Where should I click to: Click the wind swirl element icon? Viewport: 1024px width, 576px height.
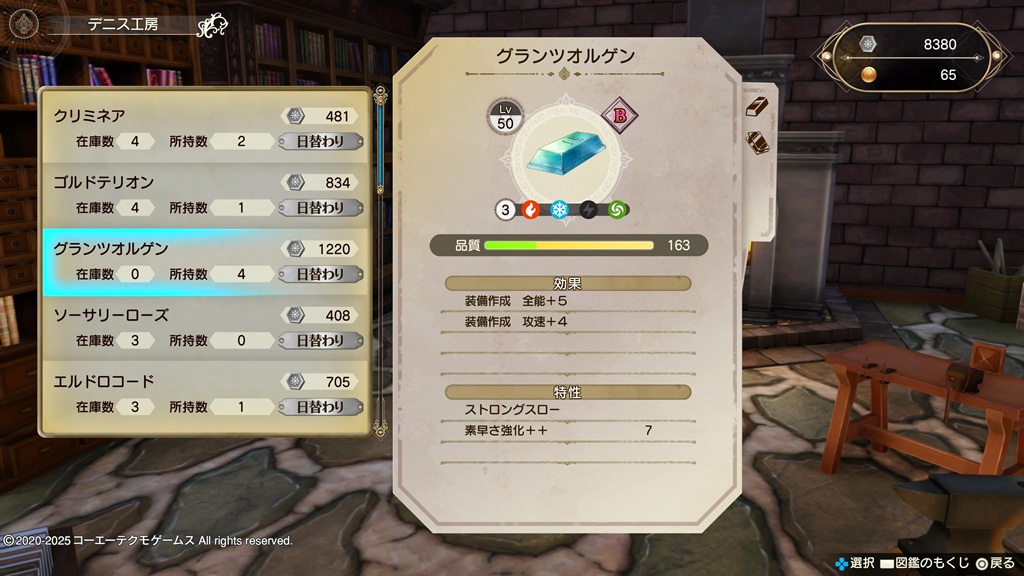(x=619, y=210)
